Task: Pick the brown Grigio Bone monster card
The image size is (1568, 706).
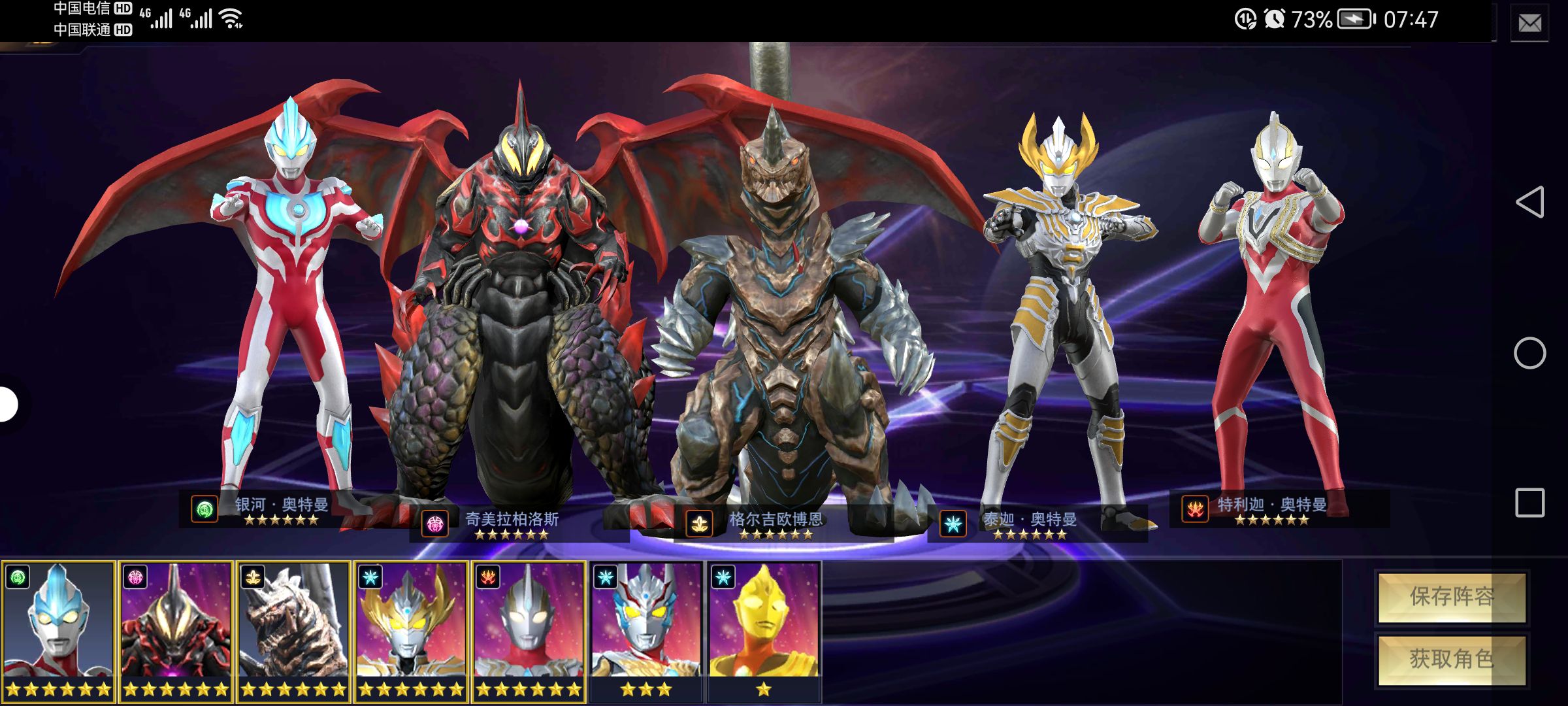Action: [x=293, y=630]
